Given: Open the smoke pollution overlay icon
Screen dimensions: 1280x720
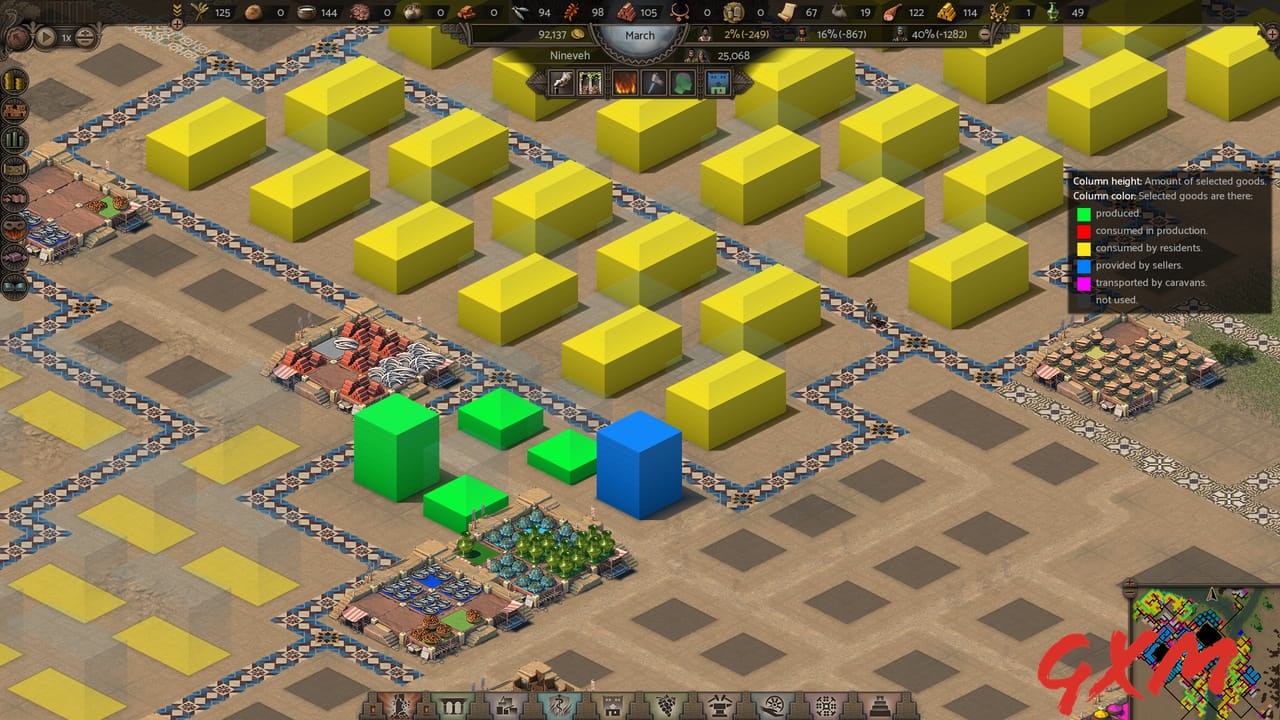Looking at the screenshot, I should click(x=561, y=82).
